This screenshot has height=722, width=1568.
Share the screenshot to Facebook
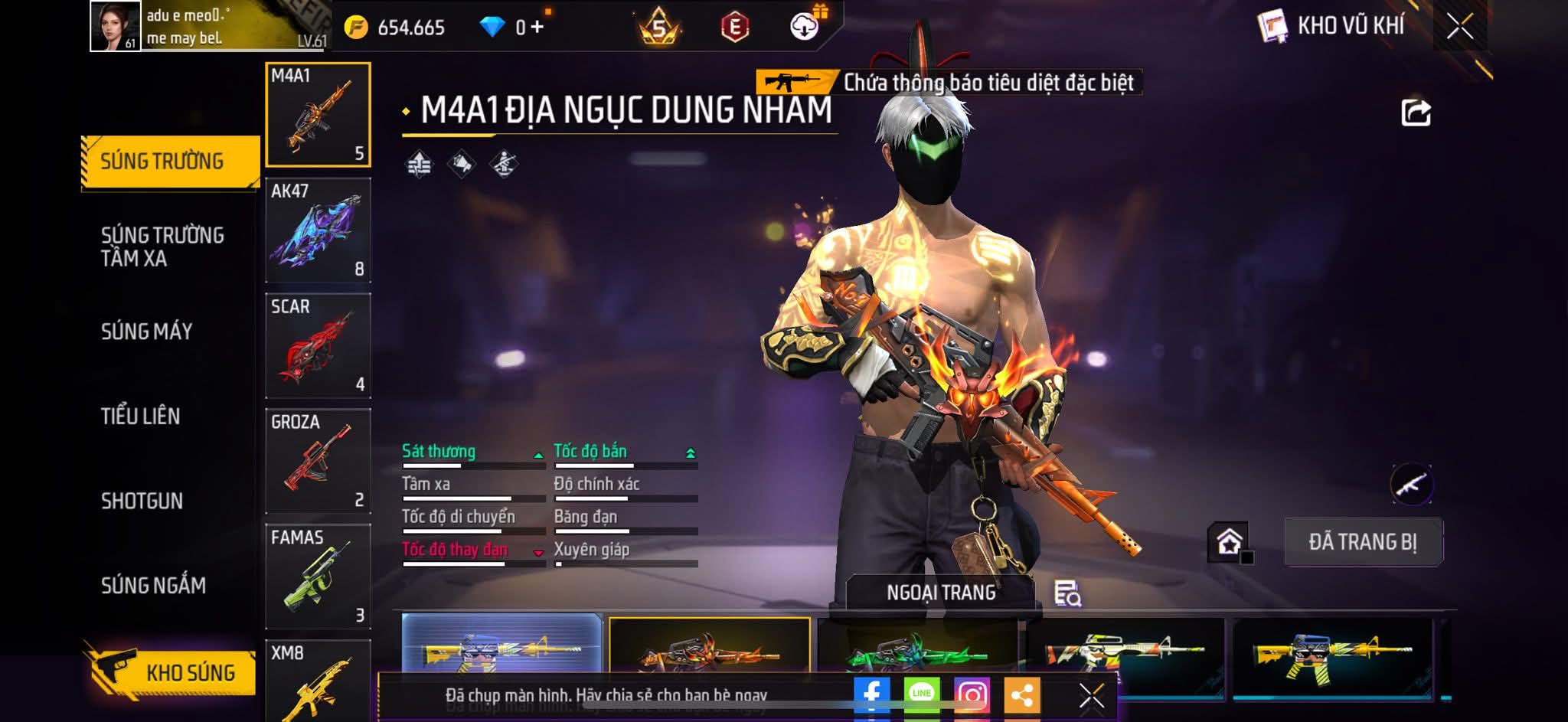(871, 694)
